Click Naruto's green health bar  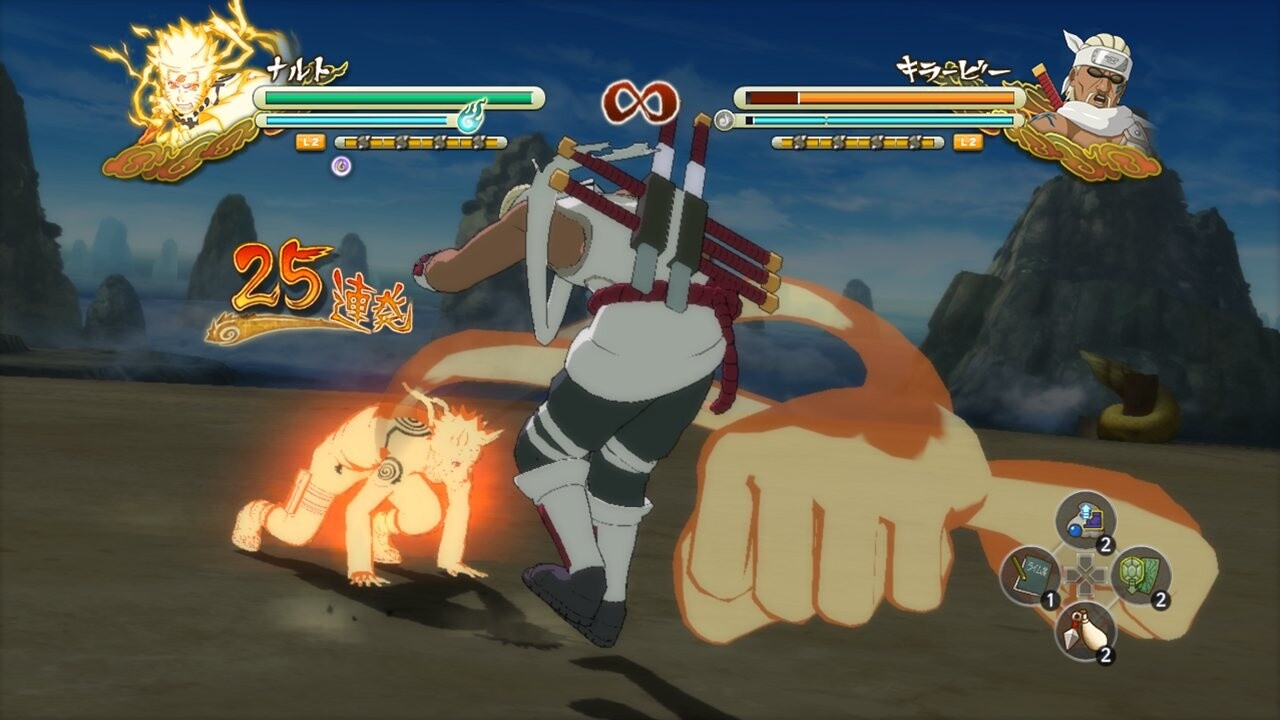(400, 96)
